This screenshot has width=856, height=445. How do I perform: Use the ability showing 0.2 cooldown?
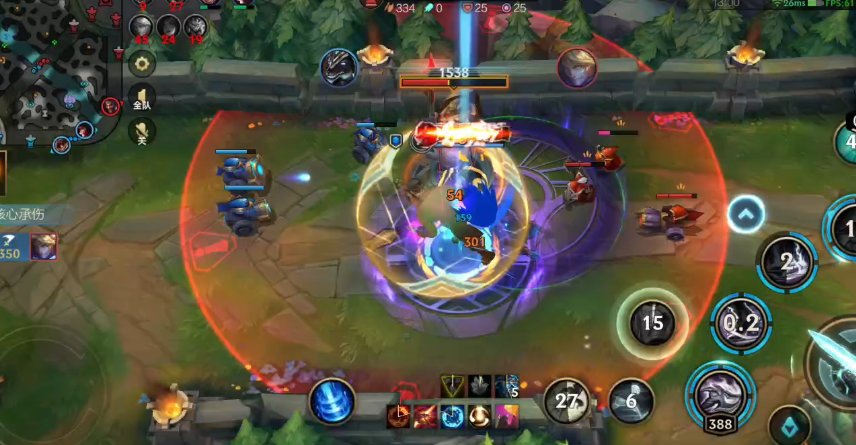coord(741,323)
